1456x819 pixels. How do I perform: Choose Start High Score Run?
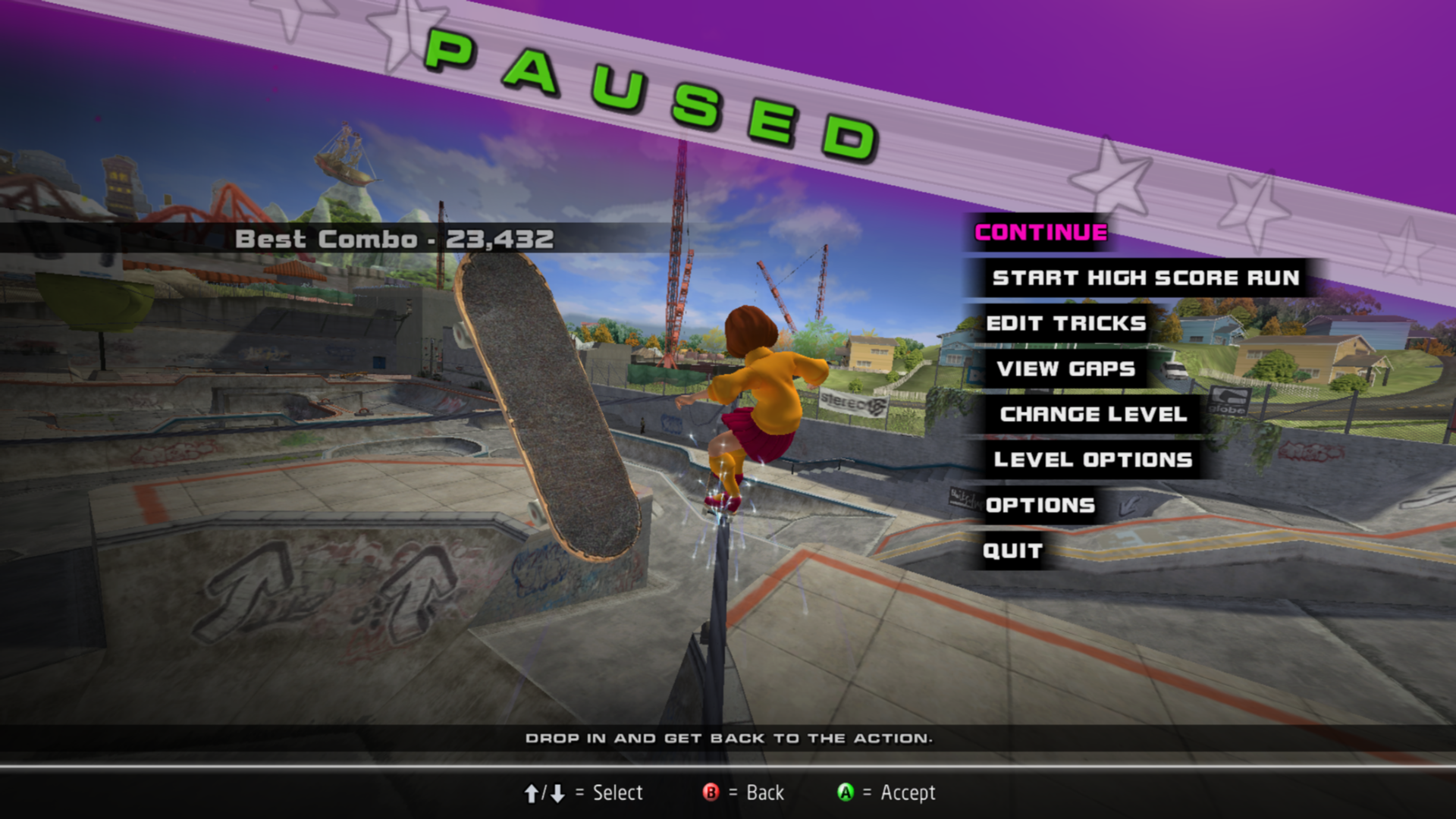point(1145,278)
